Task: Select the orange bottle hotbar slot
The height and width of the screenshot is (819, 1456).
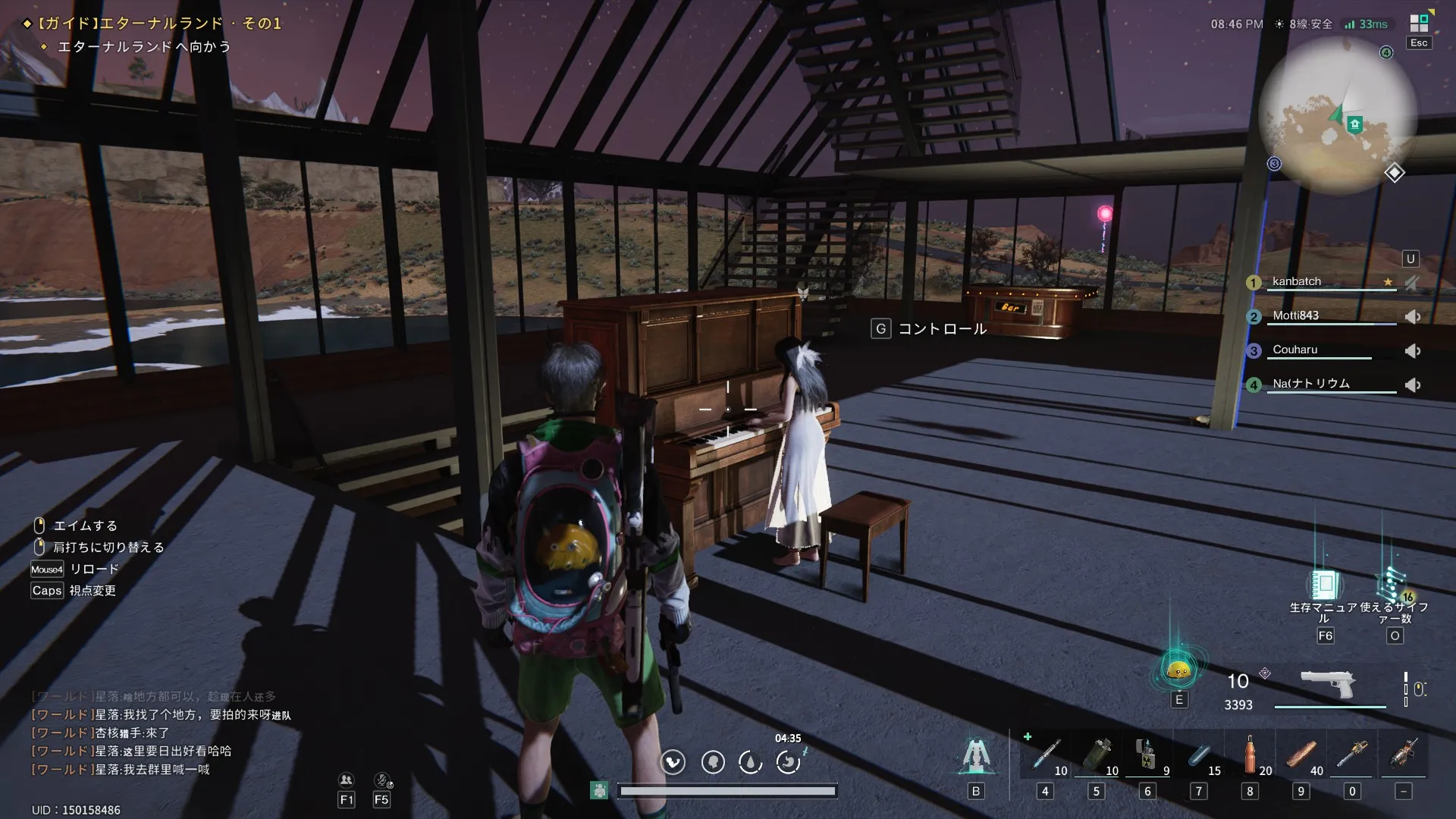Action: pos(1250,755)
